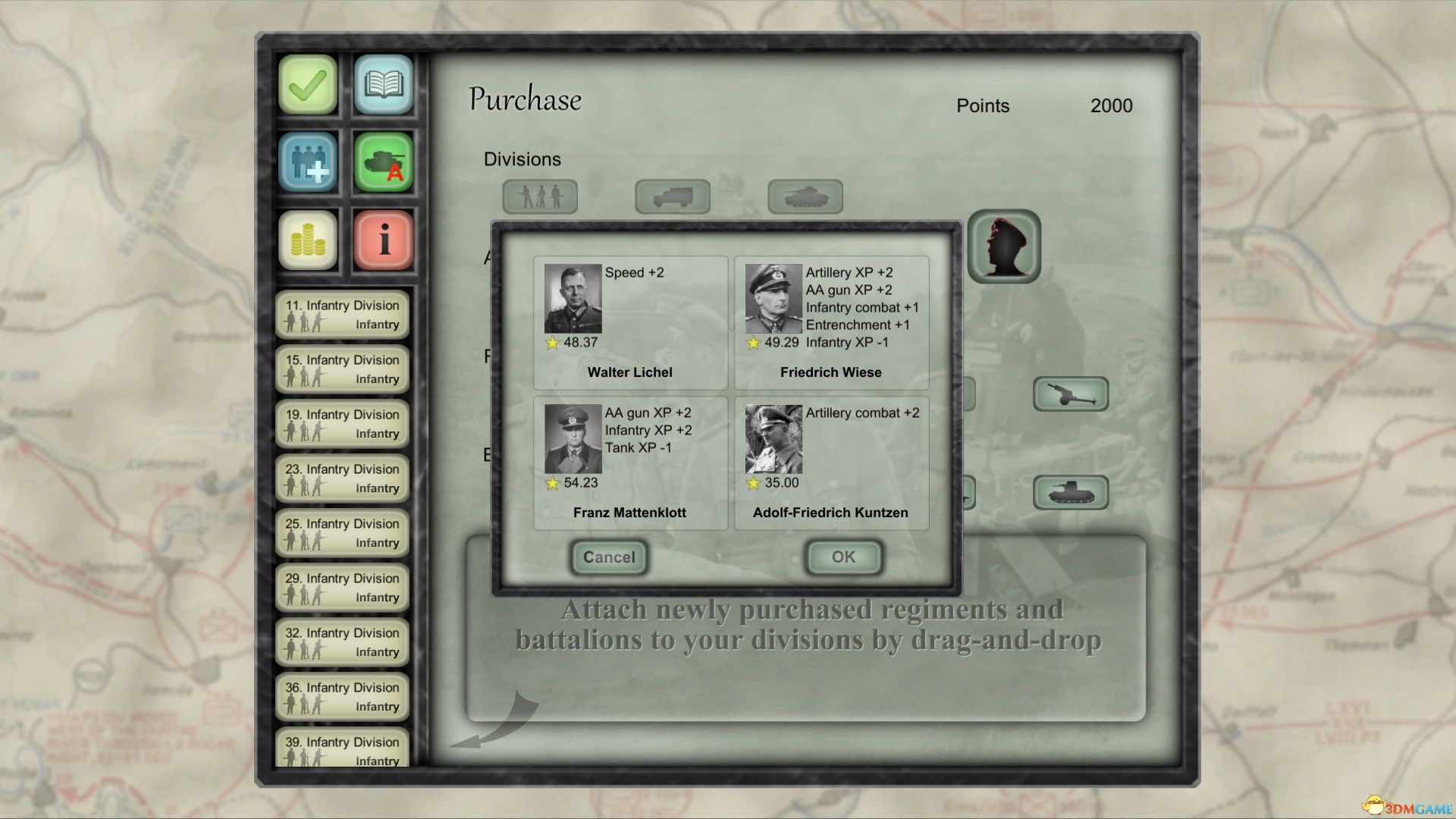Click the green checkmark confirm icon
The height and width of the screenshot is (819, 1456).
(307, 86)
